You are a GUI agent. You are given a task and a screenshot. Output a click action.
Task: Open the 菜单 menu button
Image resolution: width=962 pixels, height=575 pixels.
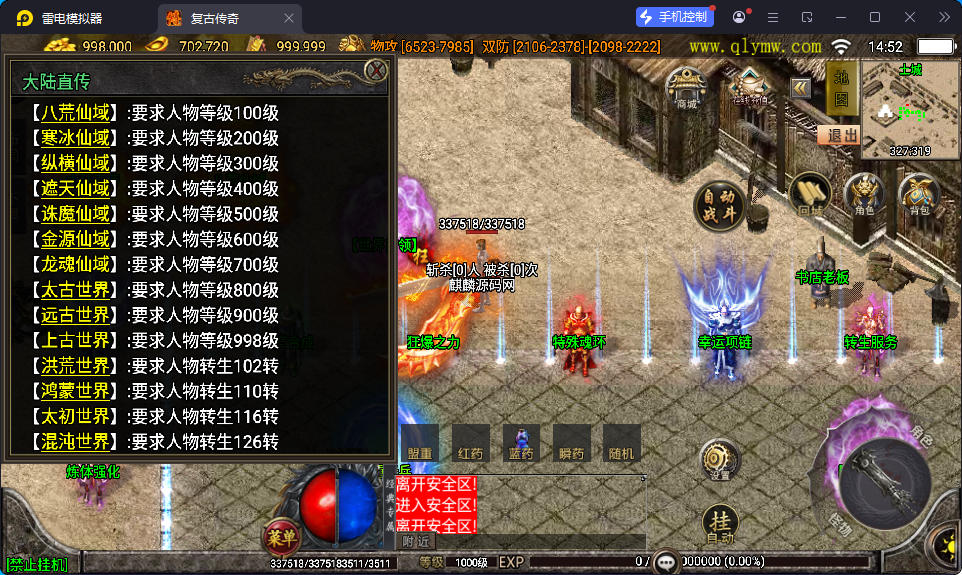tap(282, 536)
